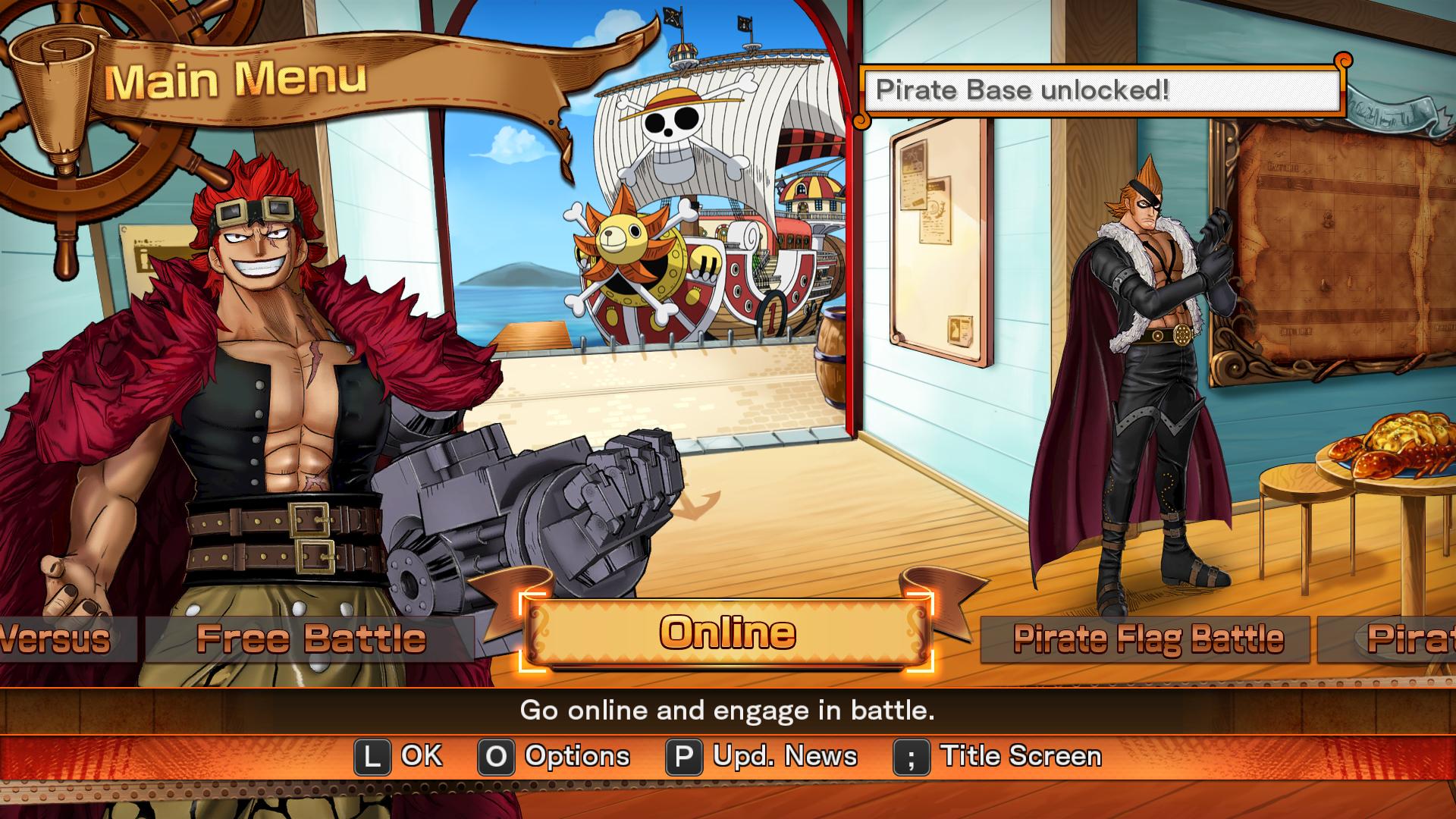Screen dimensions: 1456x819
Task: Open Pirate Flag Battle mode
Action: point(1147,639)
